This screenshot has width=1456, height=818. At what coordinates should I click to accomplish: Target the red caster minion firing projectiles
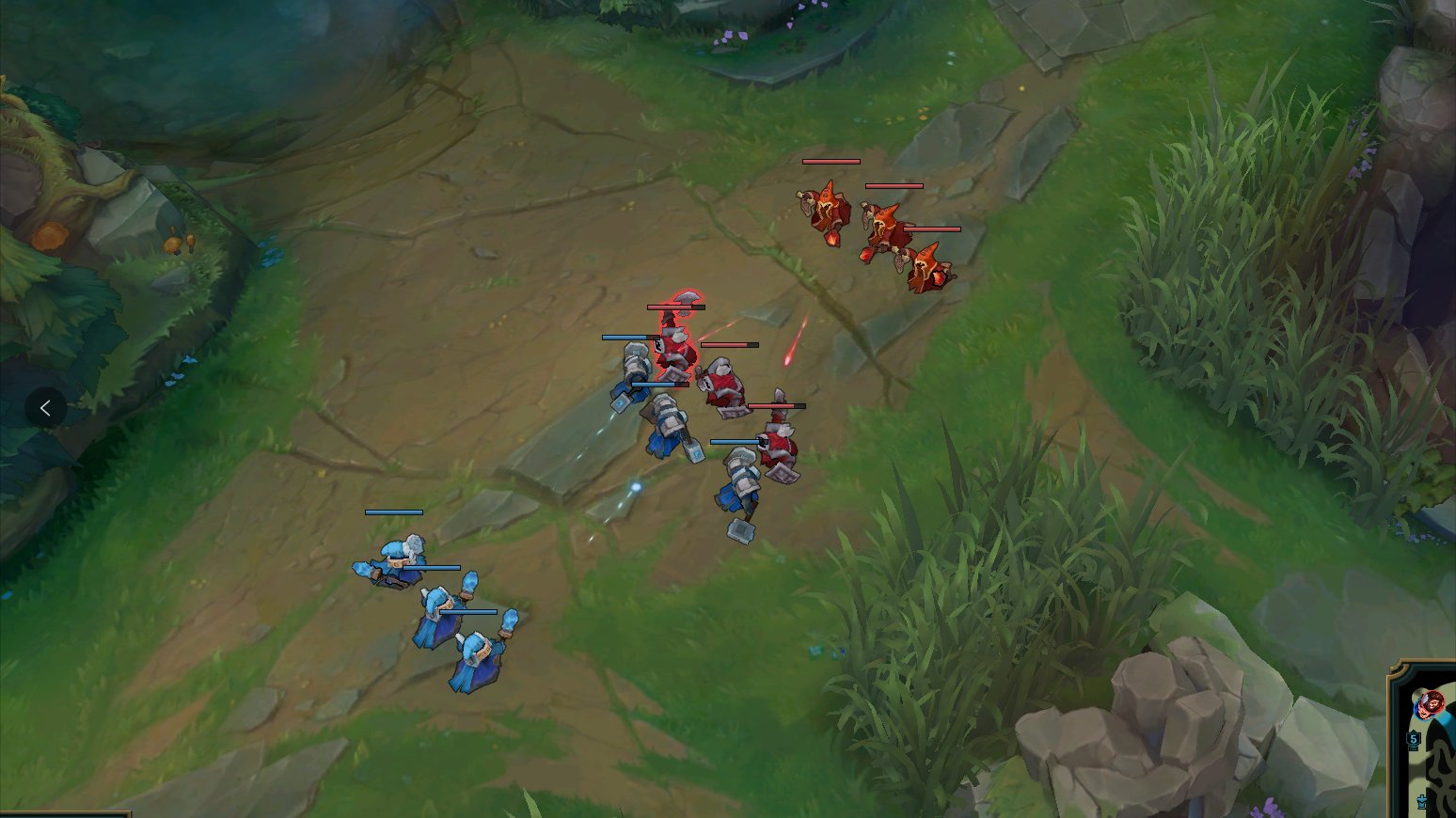pos(926,273)
